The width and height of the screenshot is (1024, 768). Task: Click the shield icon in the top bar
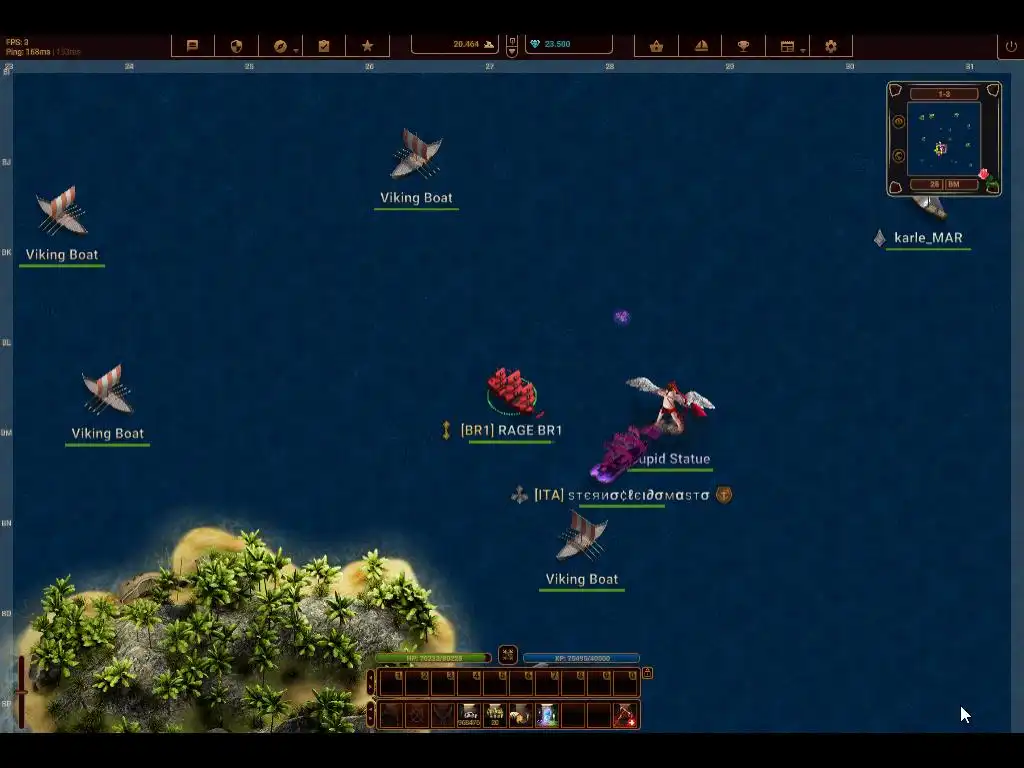pos(237,46)
